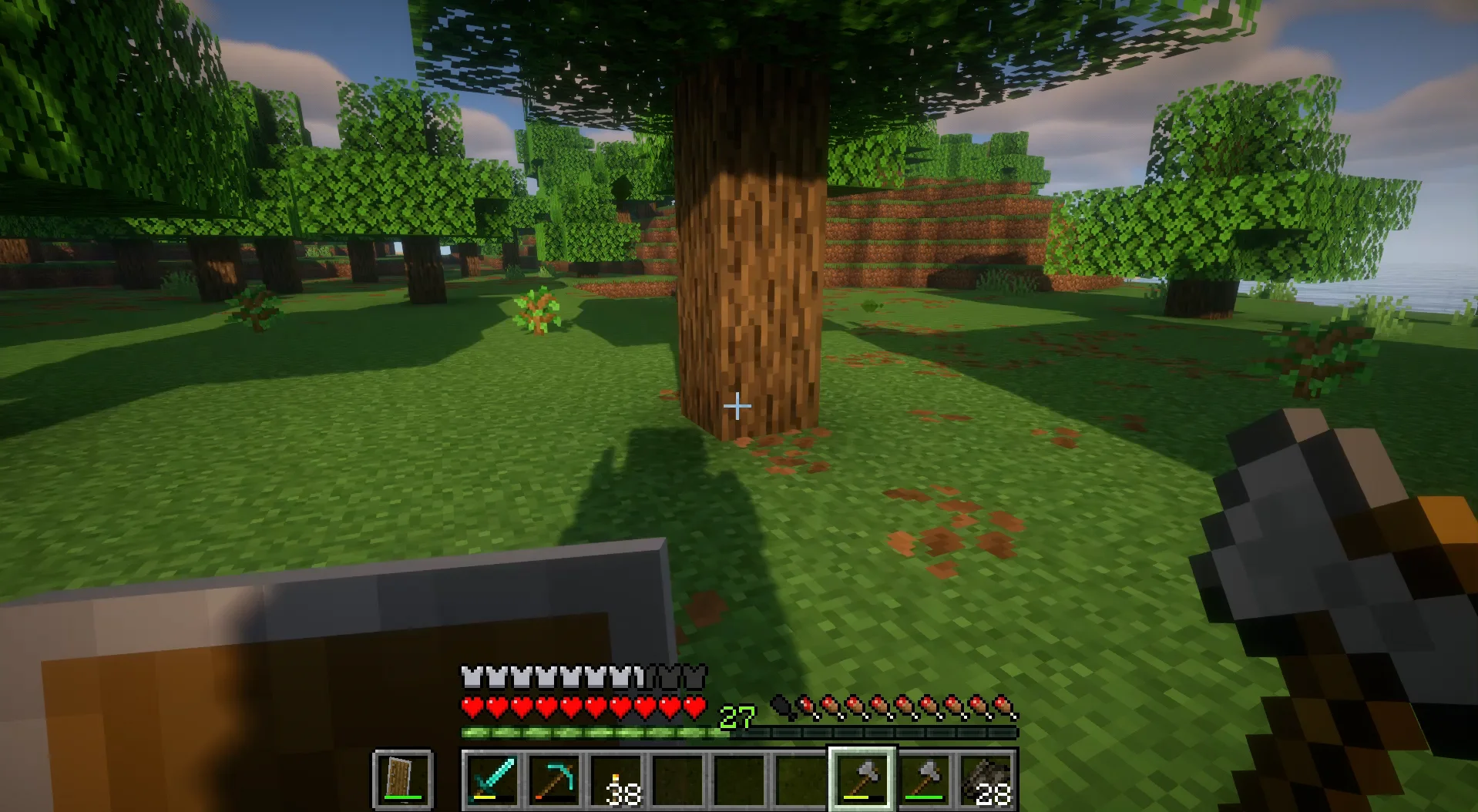Screen dimensions: 1478x812
Task: Choose the torch stack of 38
Action: [616, 779]
